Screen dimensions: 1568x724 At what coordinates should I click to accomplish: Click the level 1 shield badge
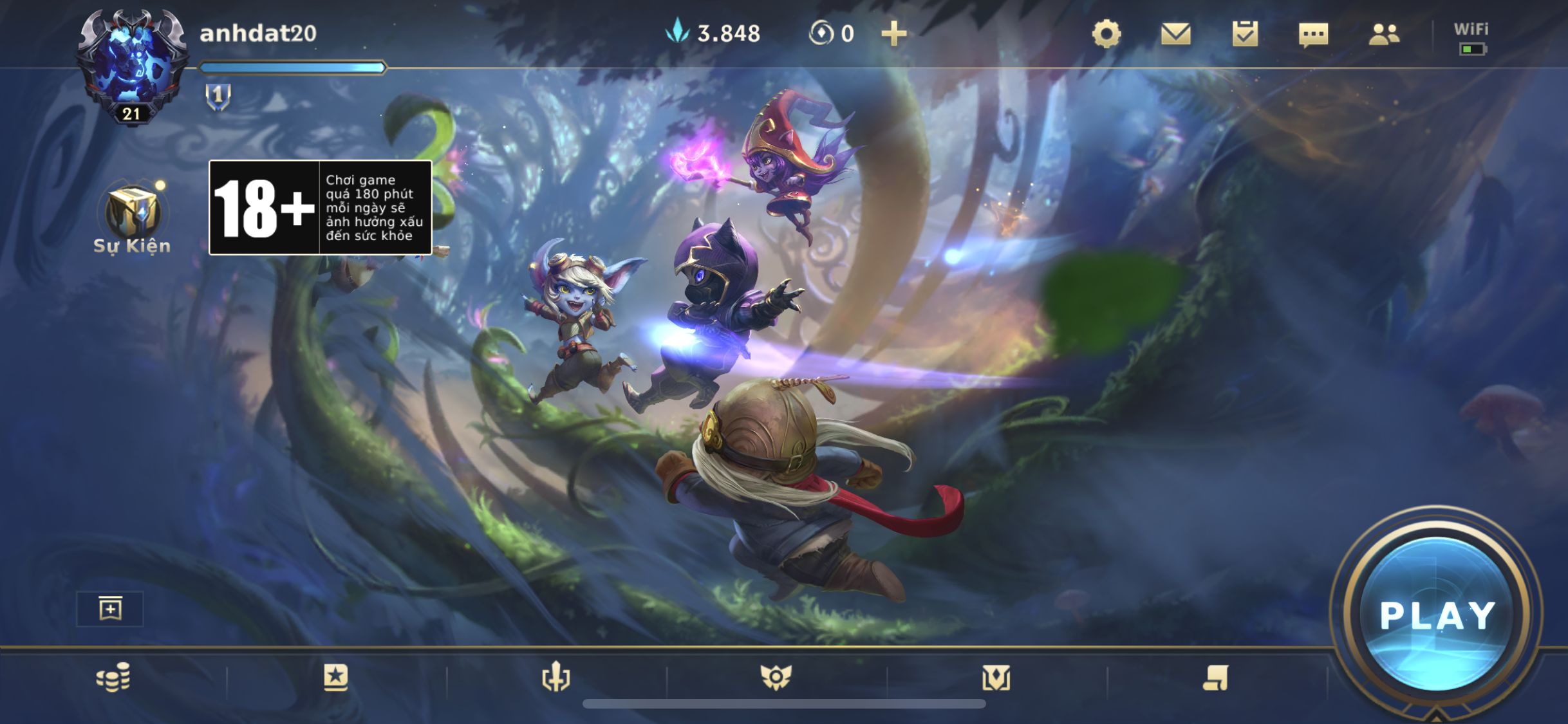coord(218,97)
